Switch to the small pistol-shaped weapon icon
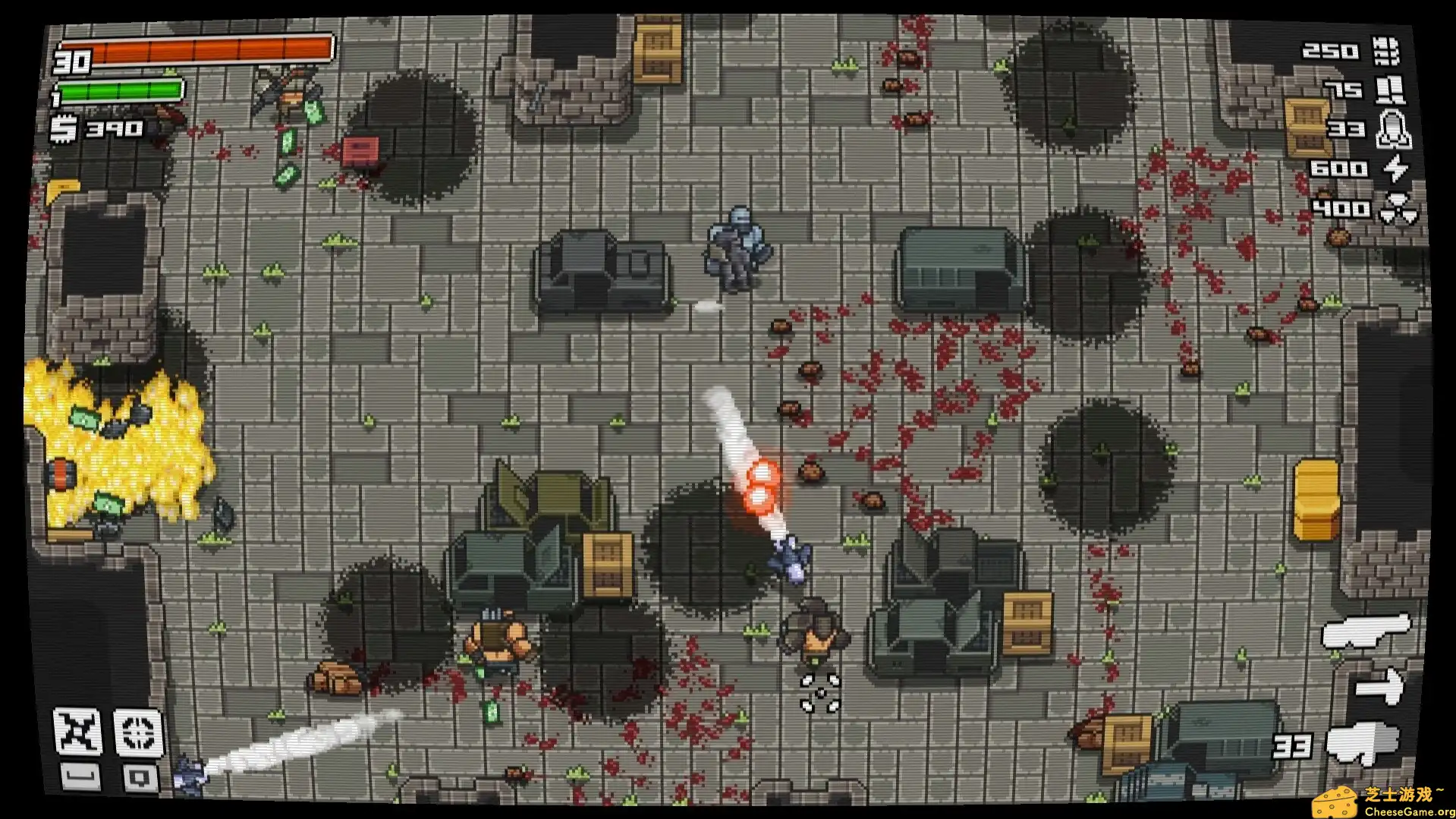The height and width of the screenshot is (819, 1456). [x=1380, y=686]
